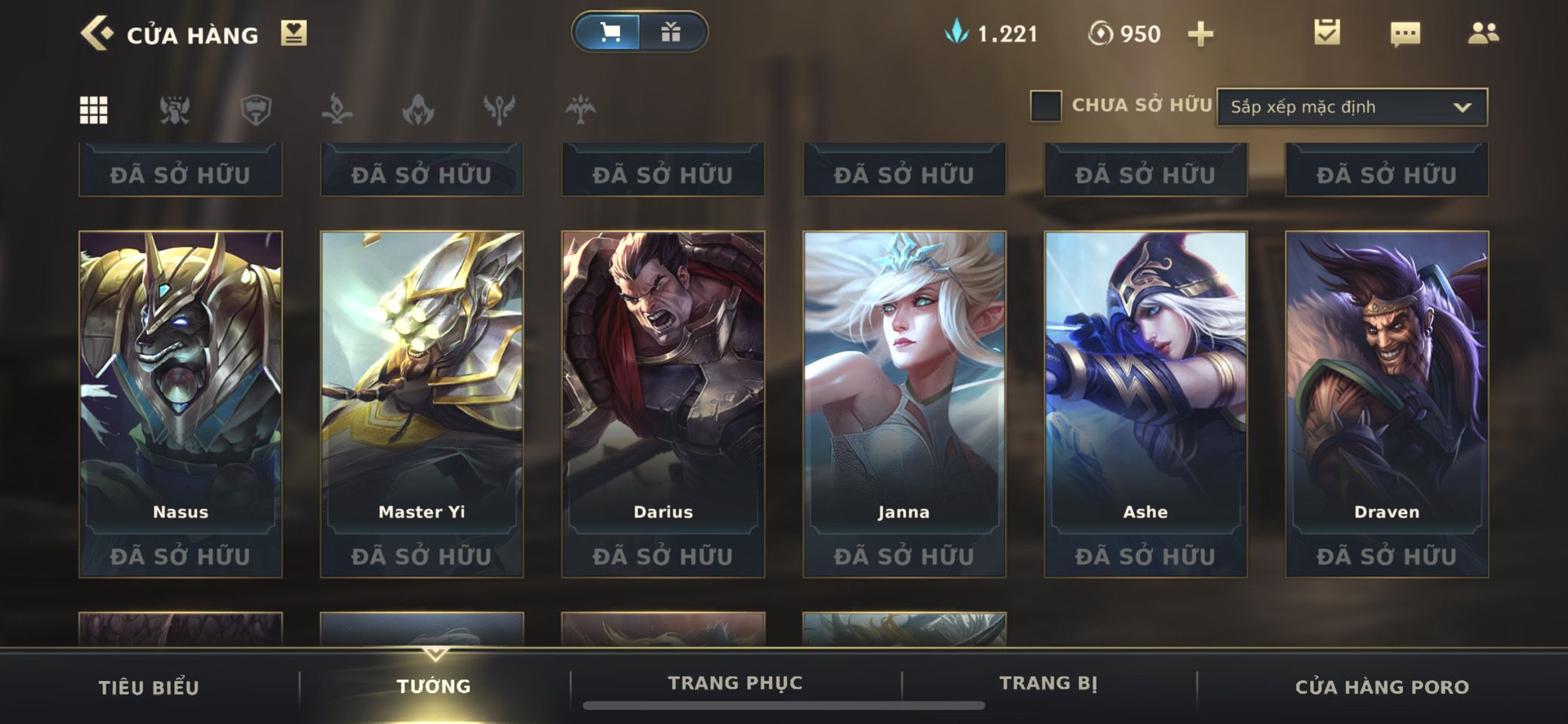
Task: Switch to the Tiêu Biểu tab
Action: (x=149, y=687)
